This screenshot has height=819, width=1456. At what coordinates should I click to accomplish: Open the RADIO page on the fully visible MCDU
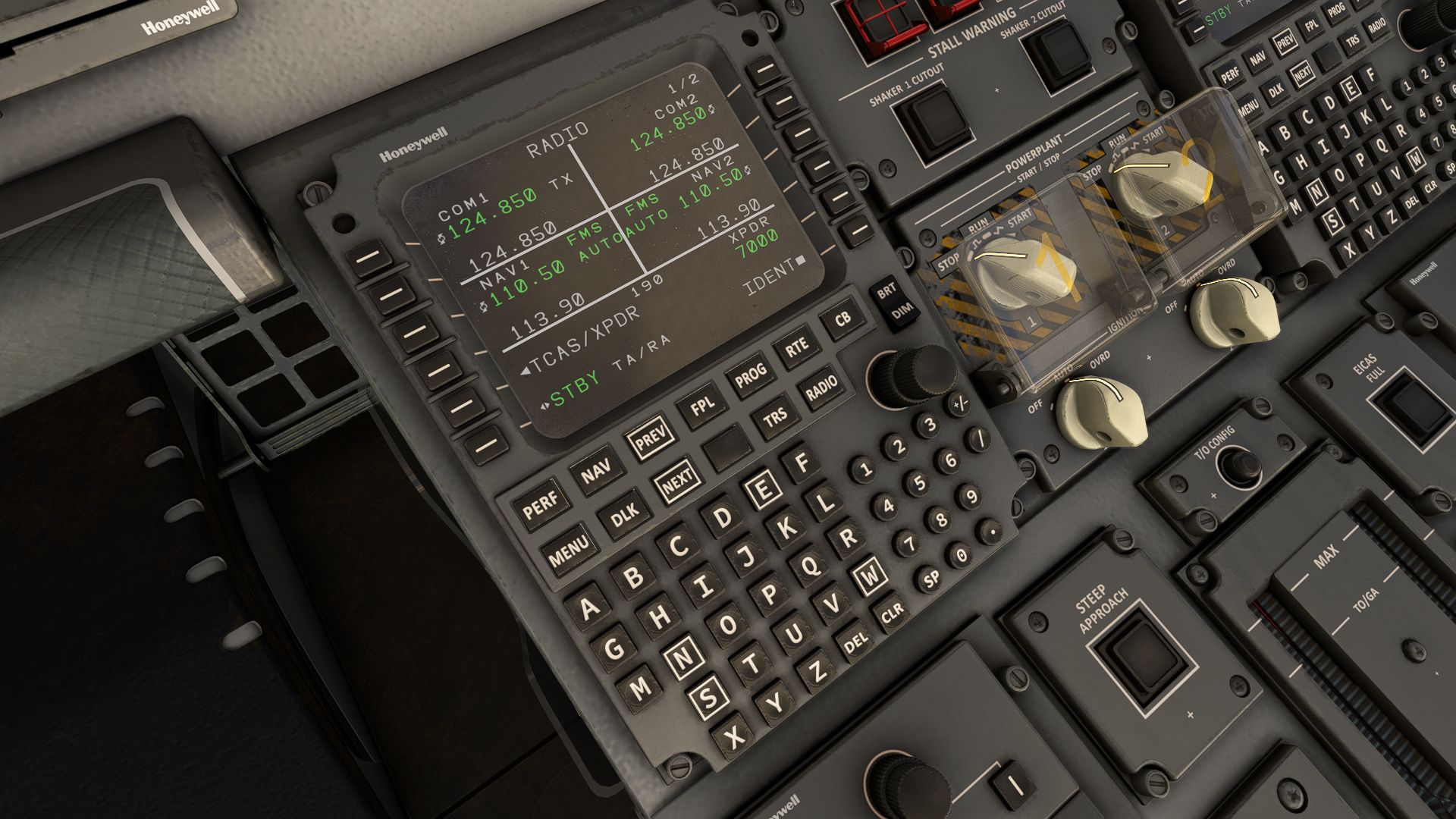pos(821,390)
